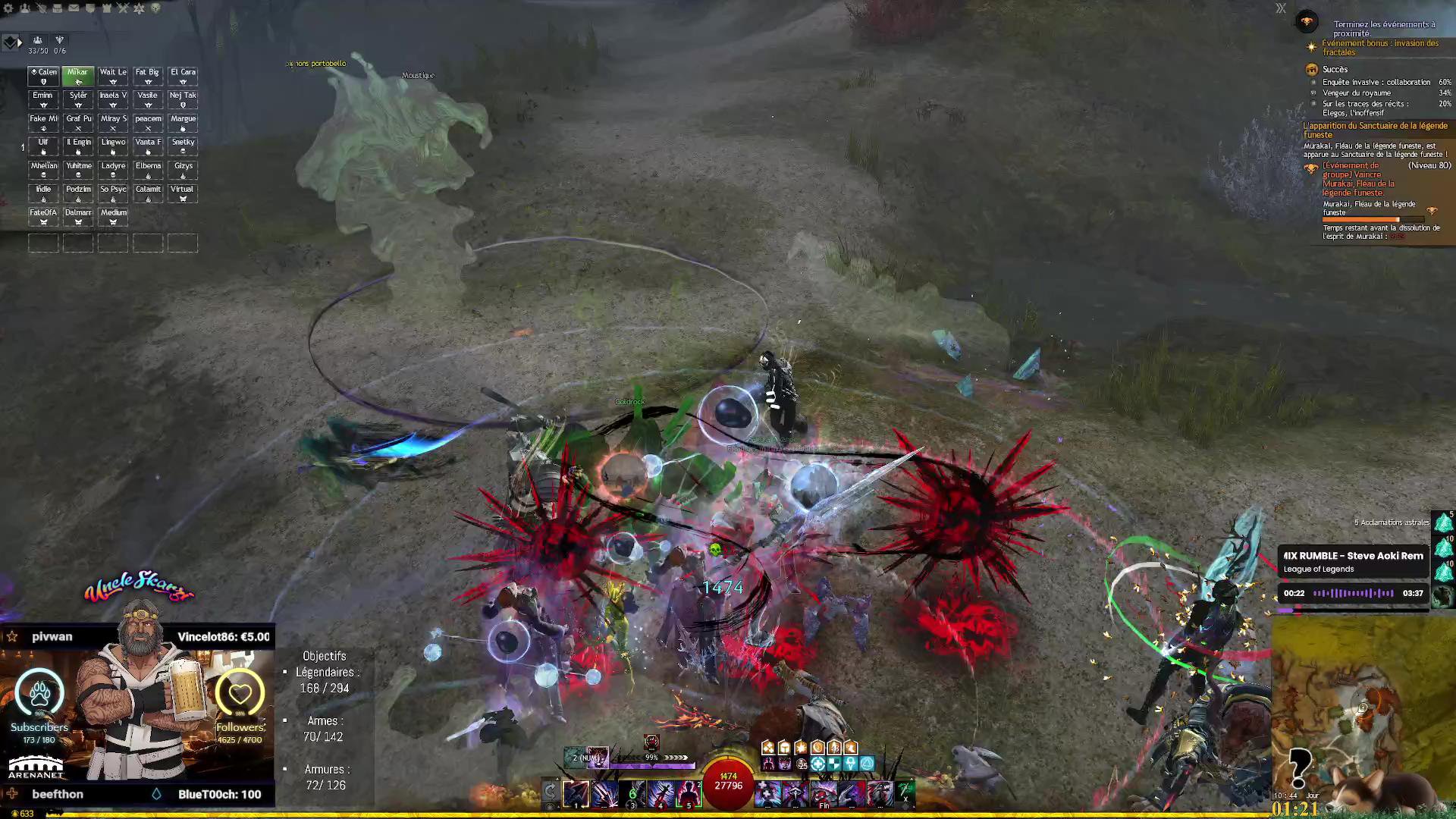Image resolution: width=1456 pixels, height=819 pixels.
Task: Use weapon skill 5 with the red silhouette
Action: click(x=689, y=794)
